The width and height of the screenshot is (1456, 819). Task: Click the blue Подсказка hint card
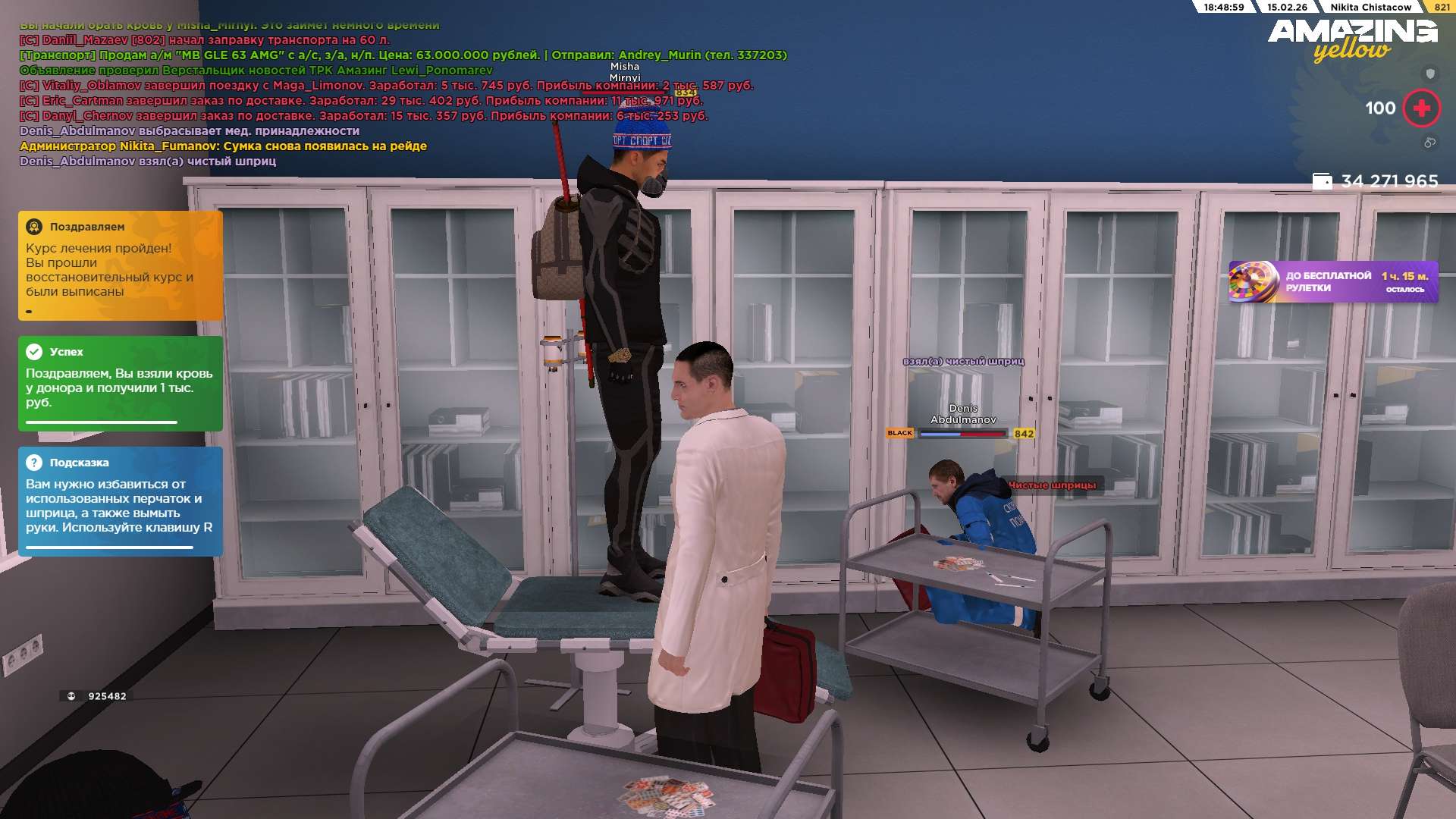[120, 501]
